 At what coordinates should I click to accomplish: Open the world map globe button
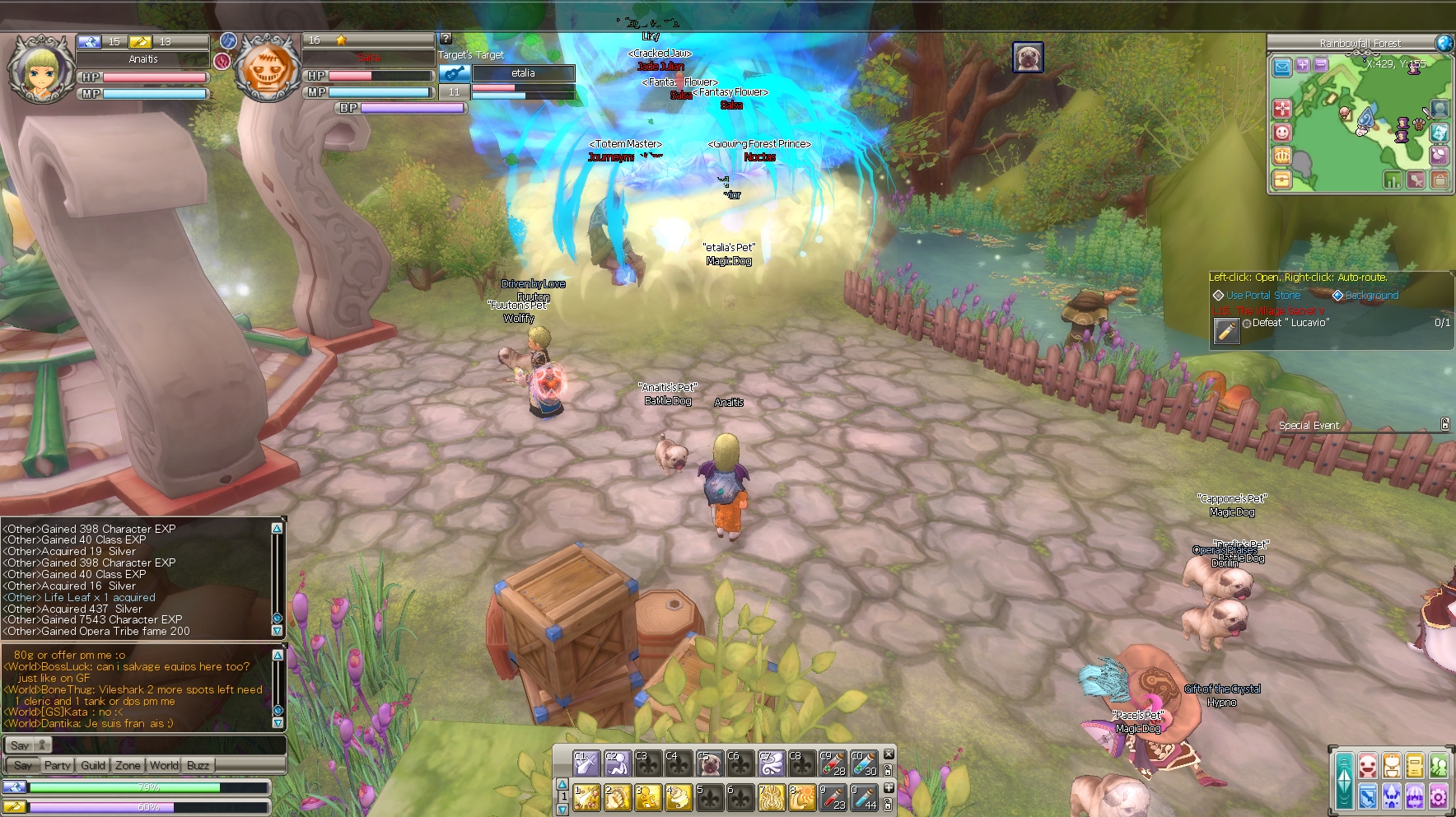1444,43
